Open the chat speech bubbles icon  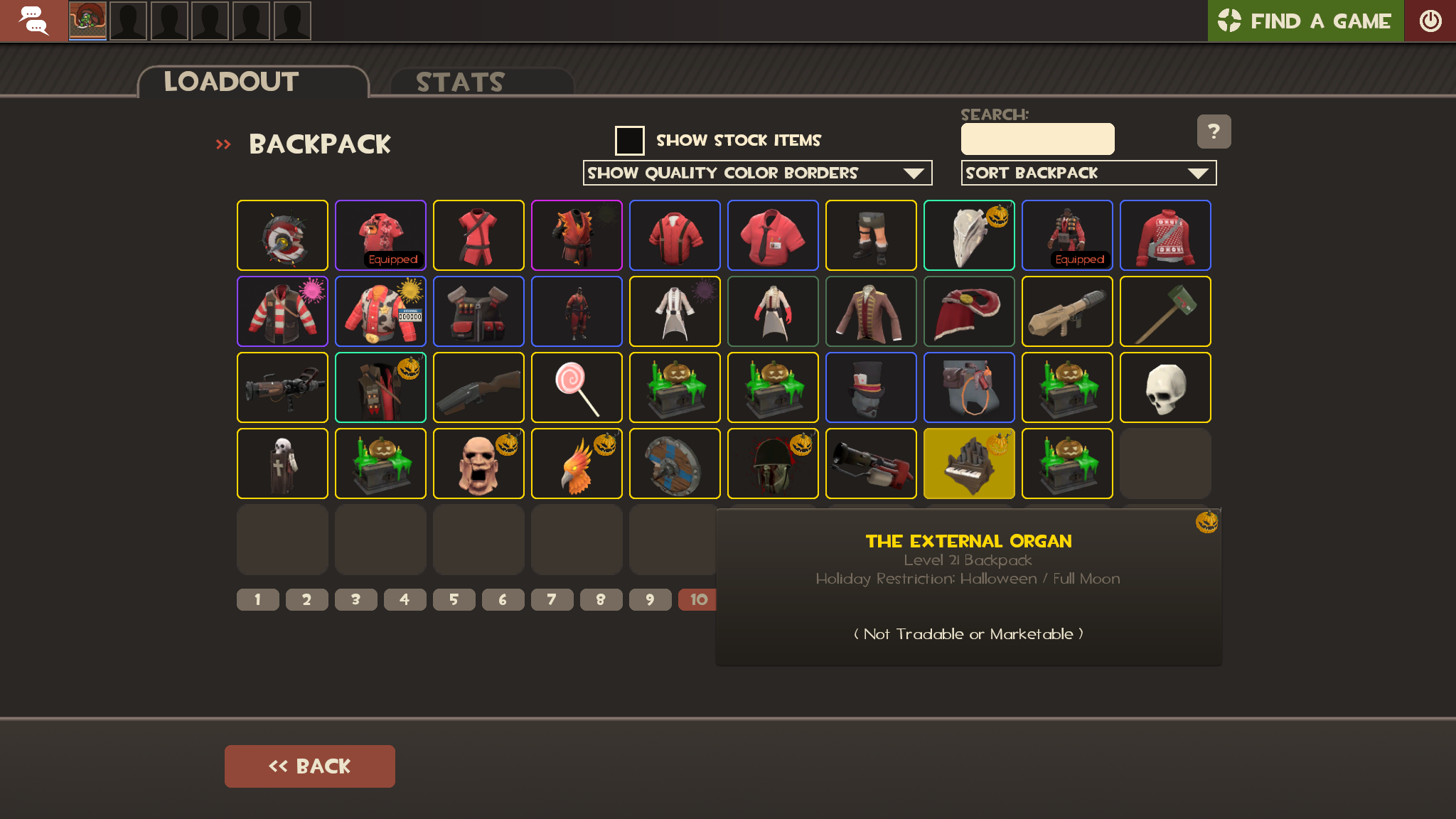point(33,21)
